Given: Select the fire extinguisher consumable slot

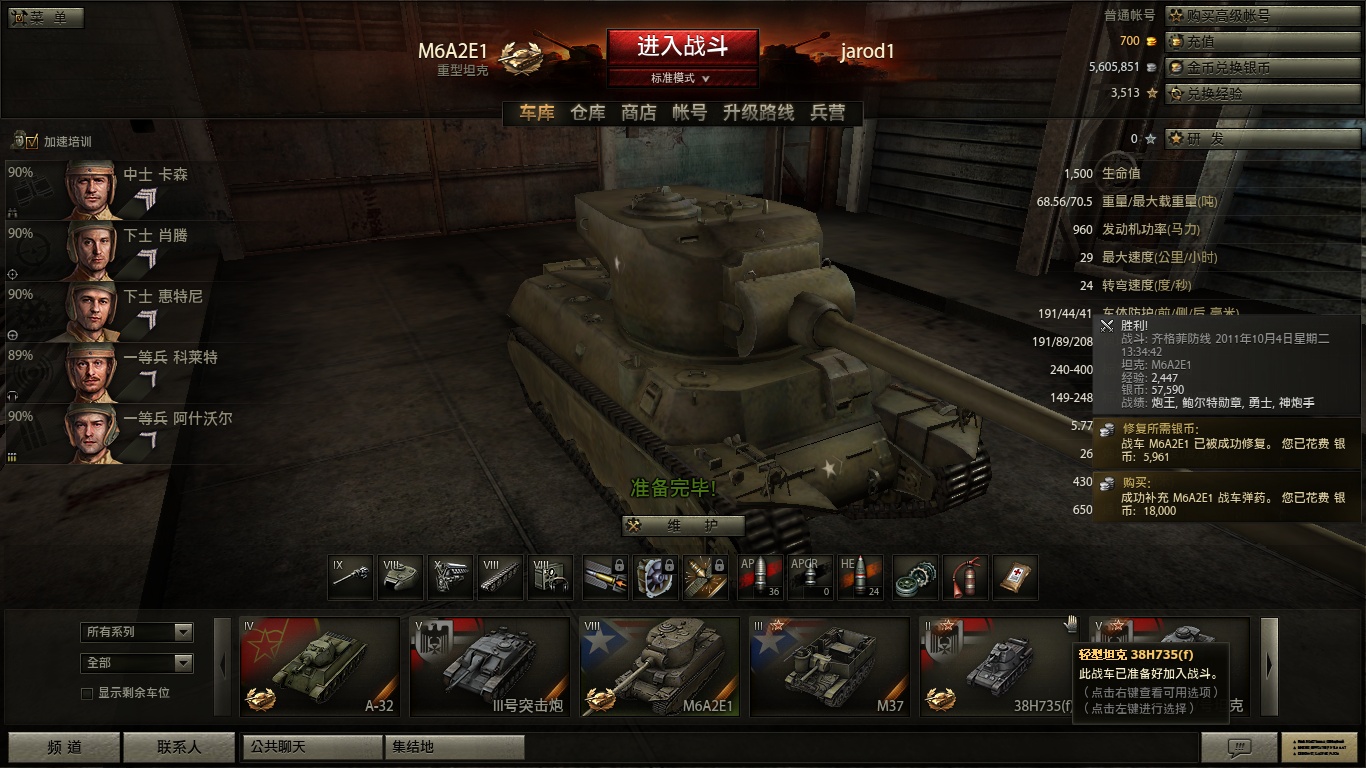Looking at the screenshot, I should [965, 578].
